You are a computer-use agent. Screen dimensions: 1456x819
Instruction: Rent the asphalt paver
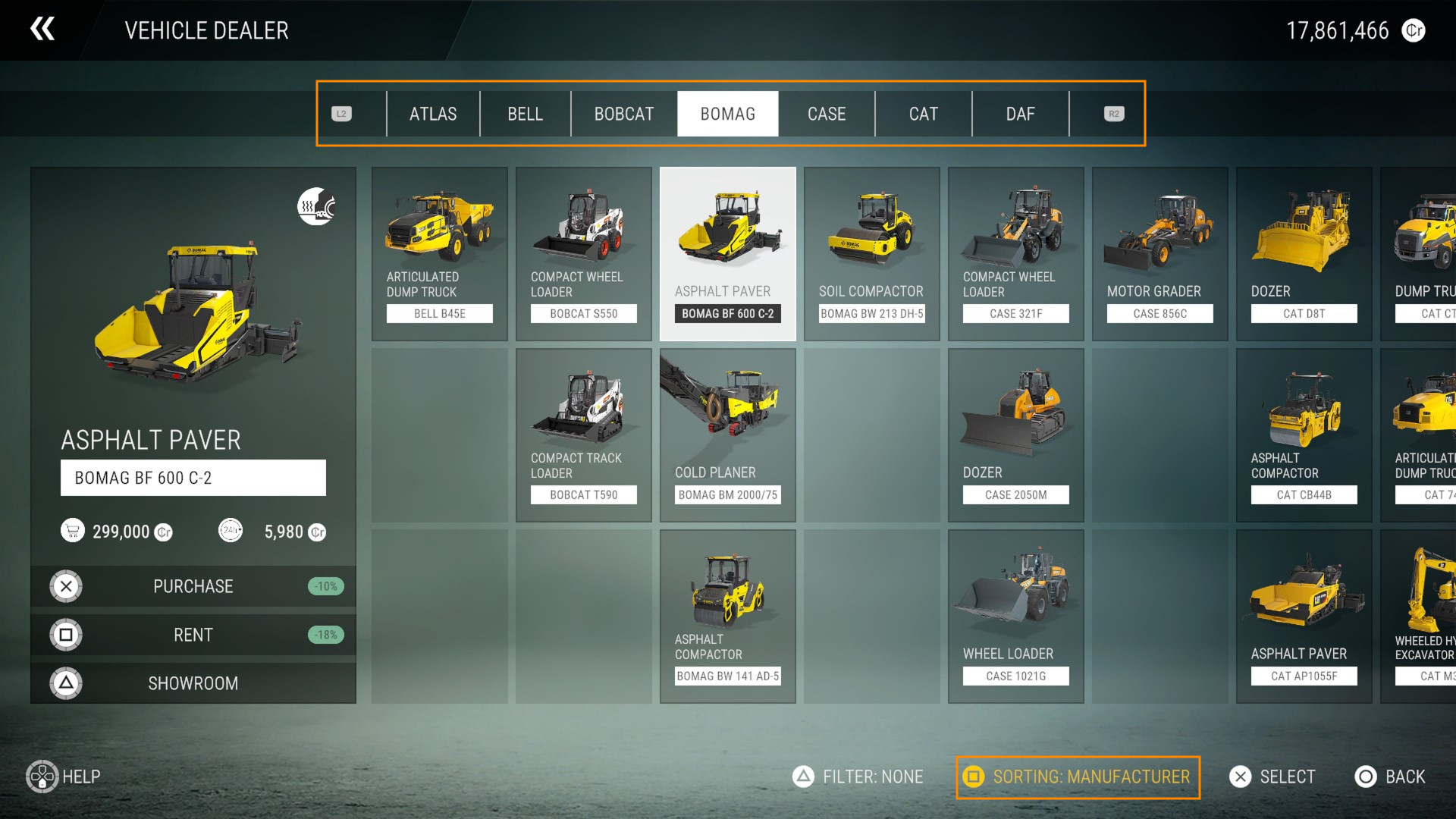click(x=193, y=635)
